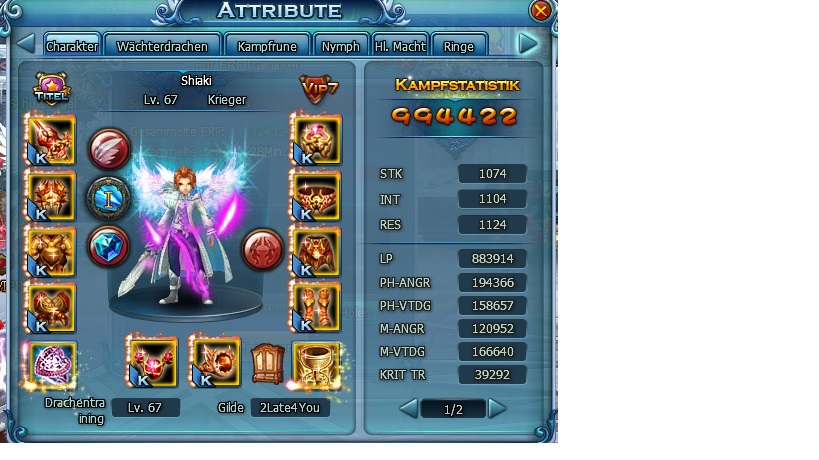Click the tab row's right arrow
Viewport: 819px width, 460px height.
(x=528, y=44)
